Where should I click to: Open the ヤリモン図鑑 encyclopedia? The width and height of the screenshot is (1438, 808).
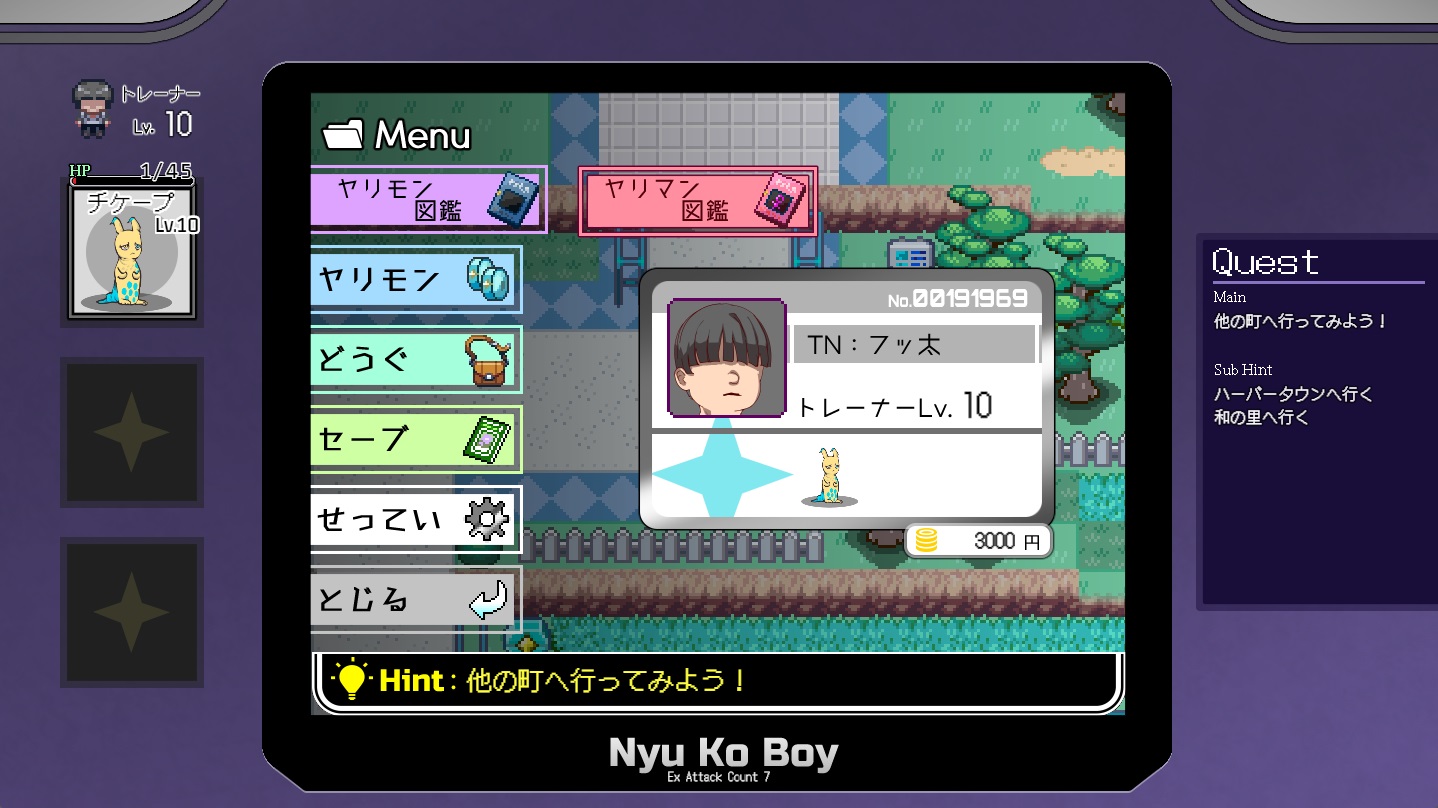[x=428, y=200]
